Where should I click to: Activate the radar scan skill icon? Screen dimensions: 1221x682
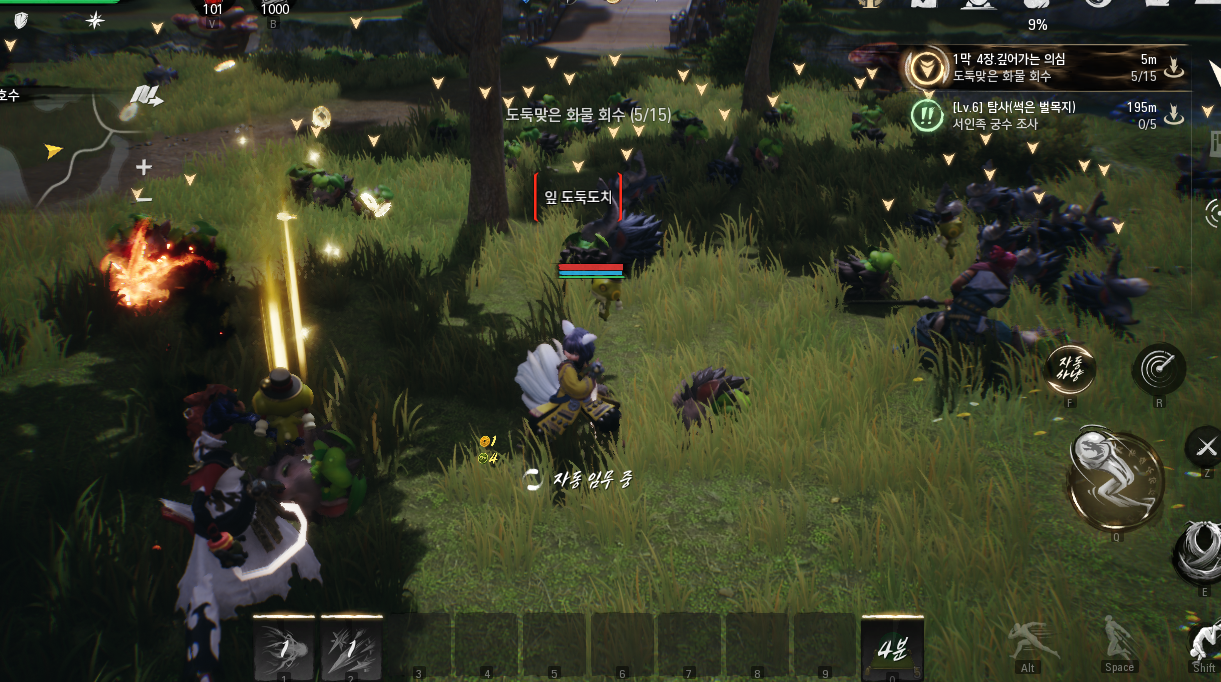click(x=1159, y=369)
